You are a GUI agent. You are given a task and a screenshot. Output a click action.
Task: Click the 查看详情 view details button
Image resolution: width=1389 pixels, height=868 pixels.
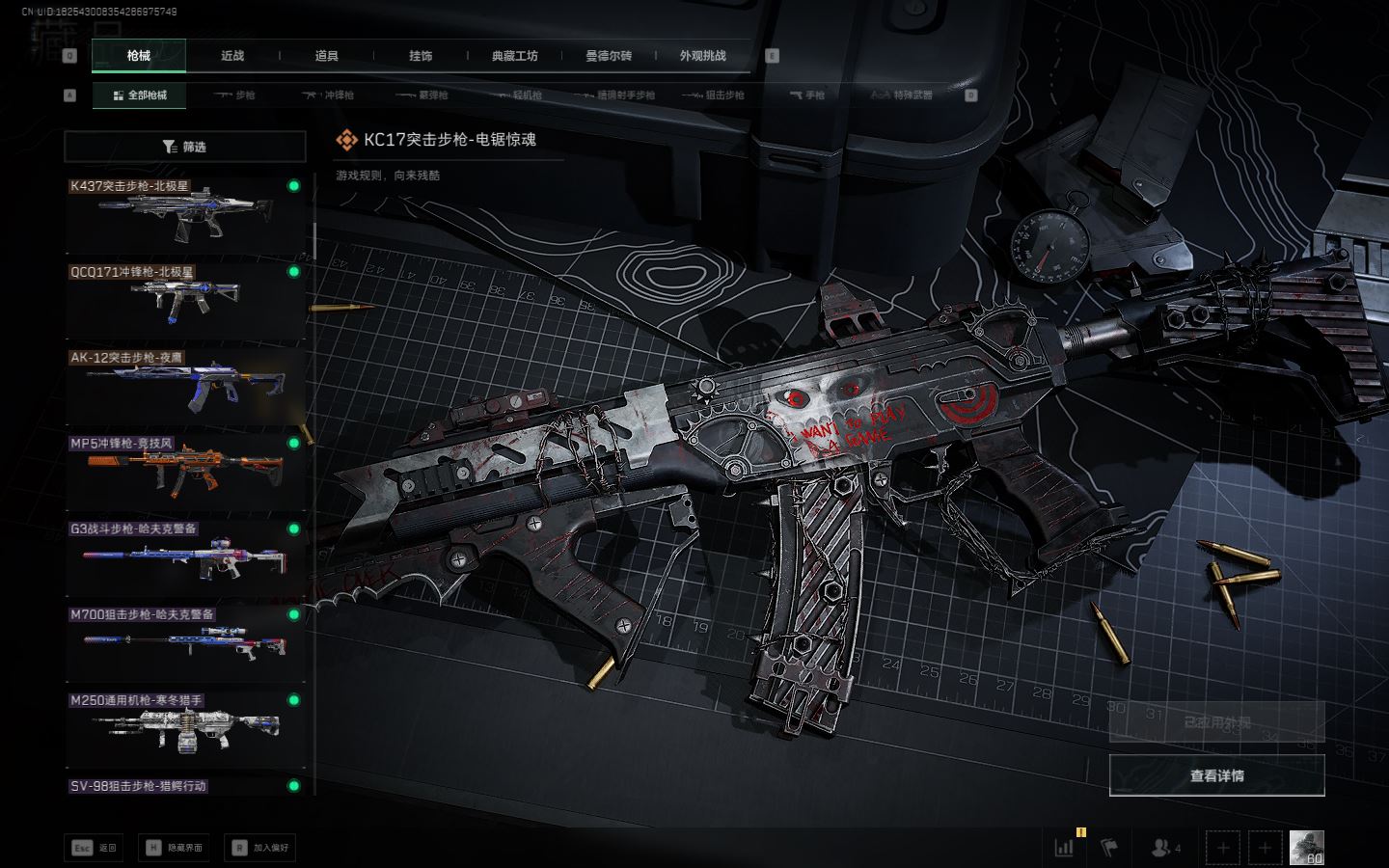point(1216,775)
